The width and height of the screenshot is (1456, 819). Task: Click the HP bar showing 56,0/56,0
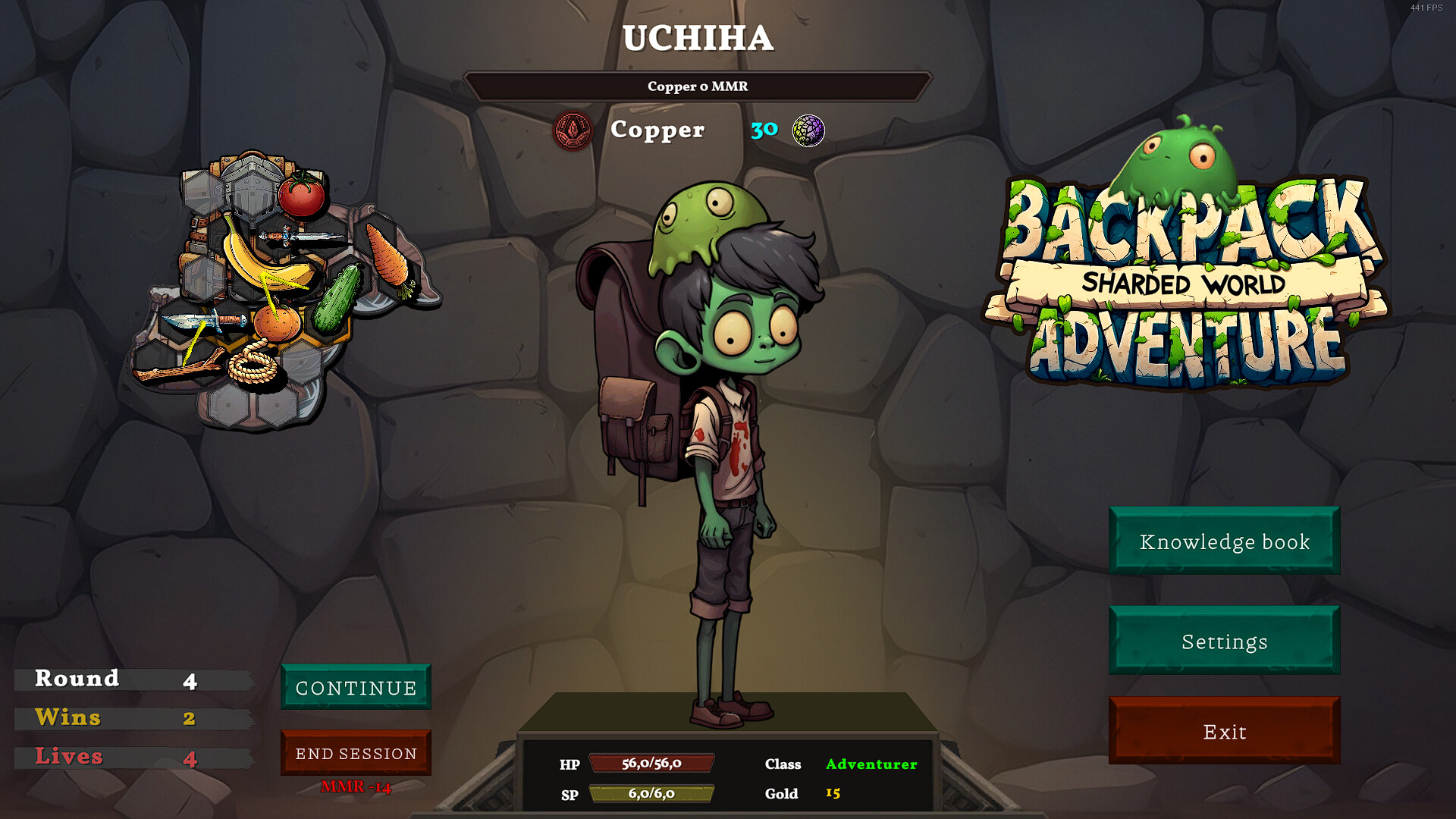point(651,765)
